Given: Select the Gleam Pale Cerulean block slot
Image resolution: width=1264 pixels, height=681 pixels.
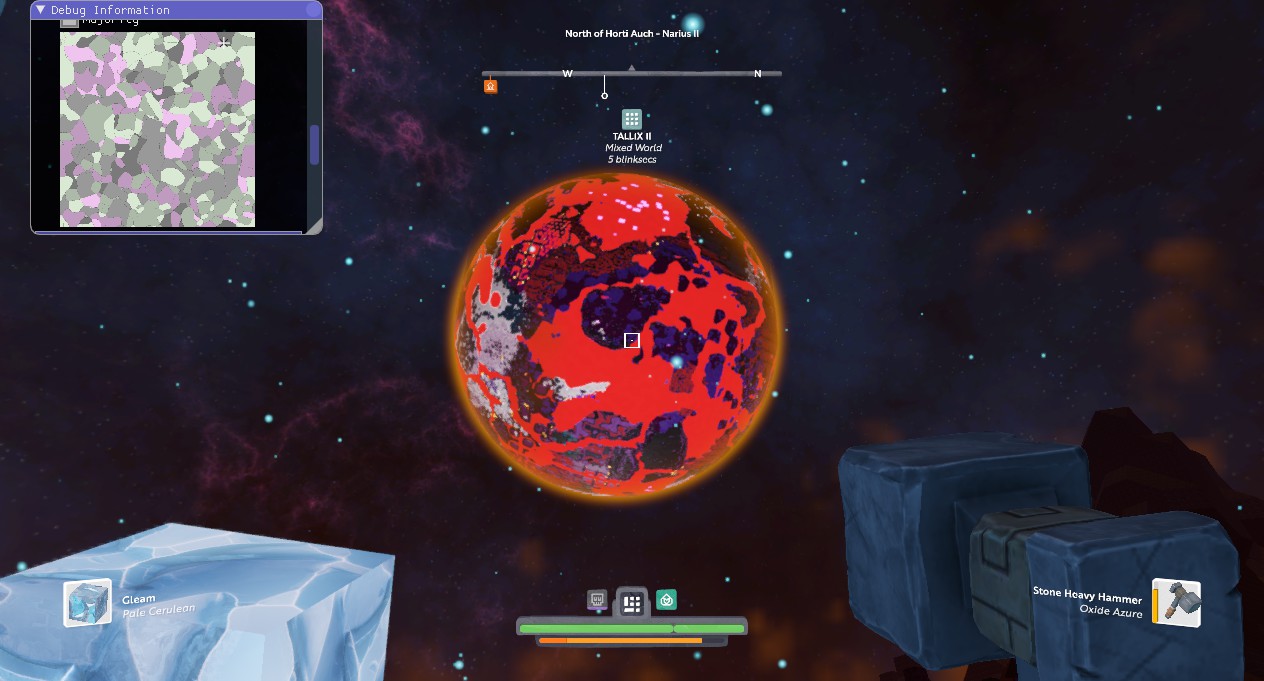Looking at the screenshot, I should tap(88, 603).
